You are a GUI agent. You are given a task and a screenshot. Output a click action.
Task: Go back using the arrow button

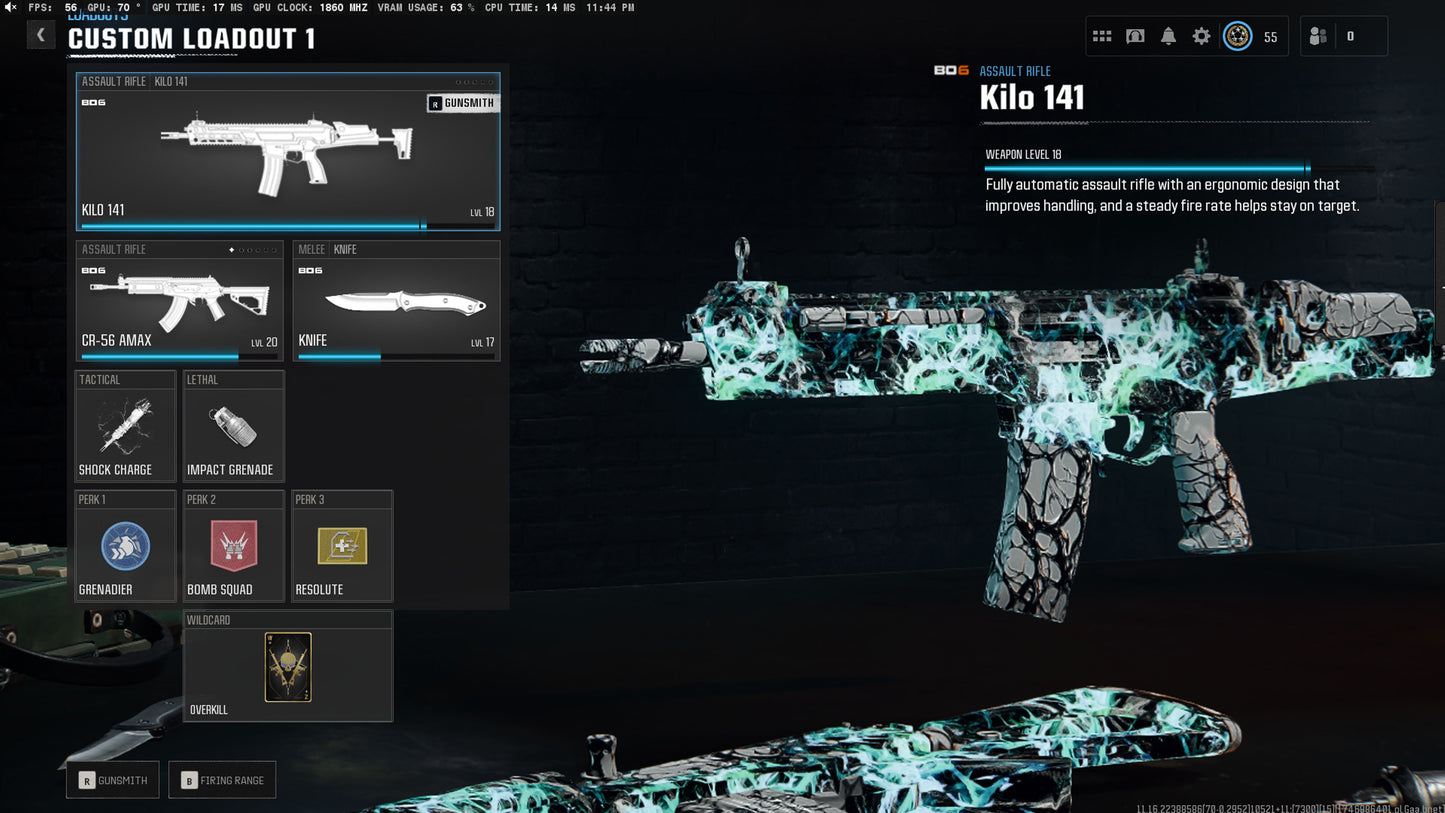[x=40, y=35]
